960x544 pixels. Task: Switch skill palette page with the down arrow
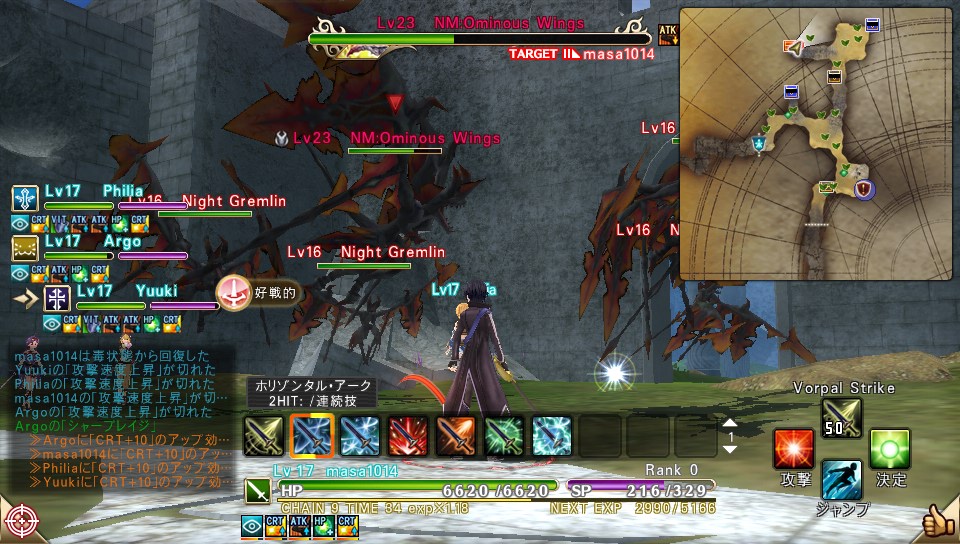click(730, 450)
